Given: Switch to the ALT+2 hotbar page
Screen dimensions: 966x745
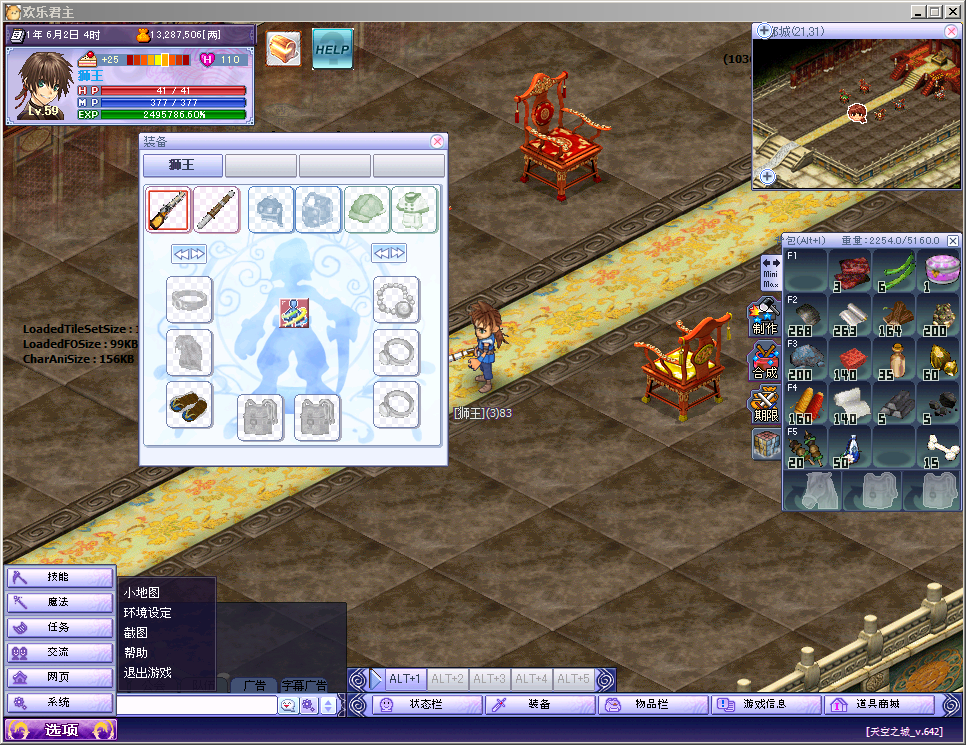Looking at the screenshot, I should [448, 680].
